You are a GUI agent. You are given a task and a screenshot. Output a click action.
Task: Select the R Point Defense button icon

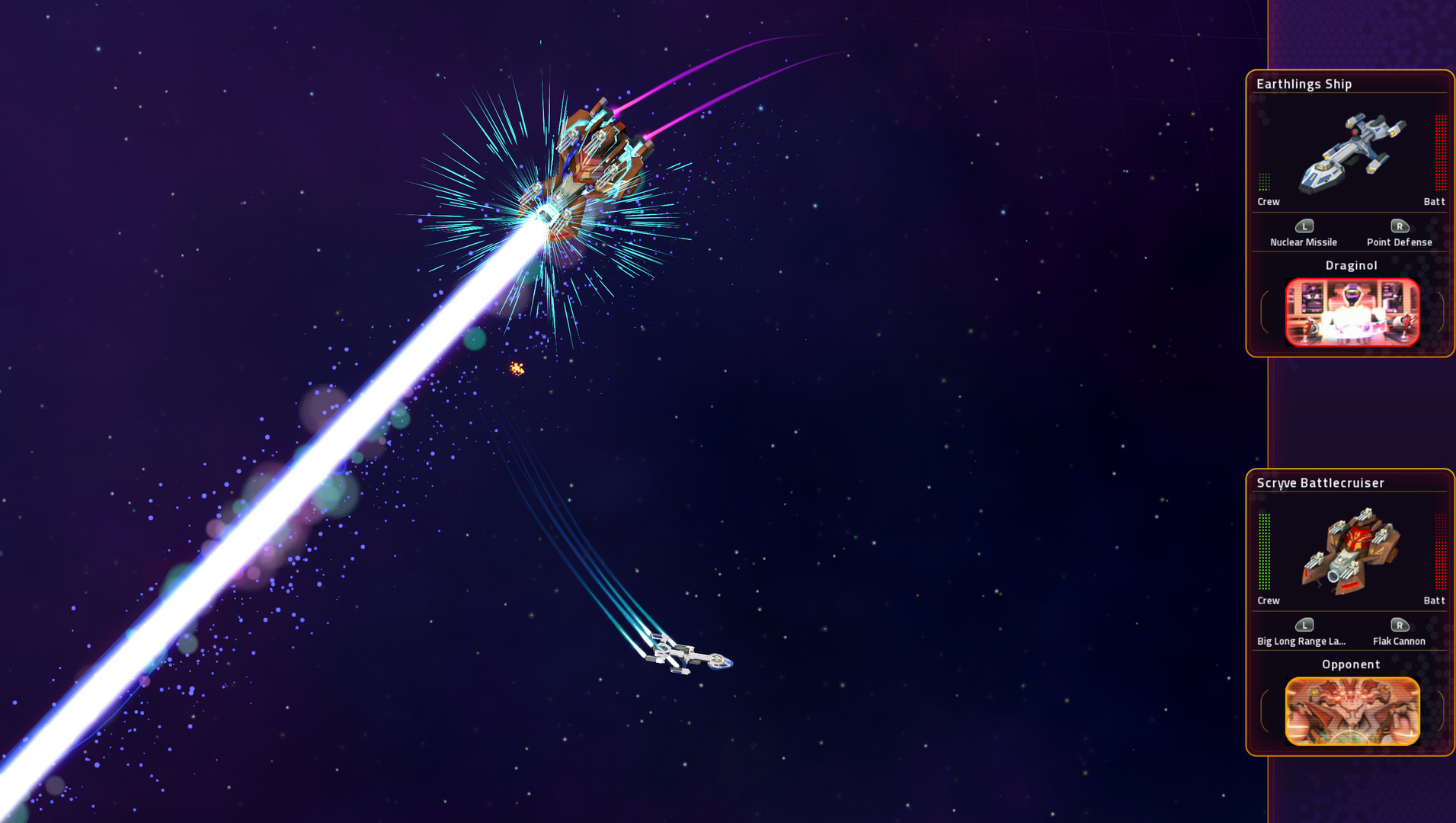(1400, 226)
